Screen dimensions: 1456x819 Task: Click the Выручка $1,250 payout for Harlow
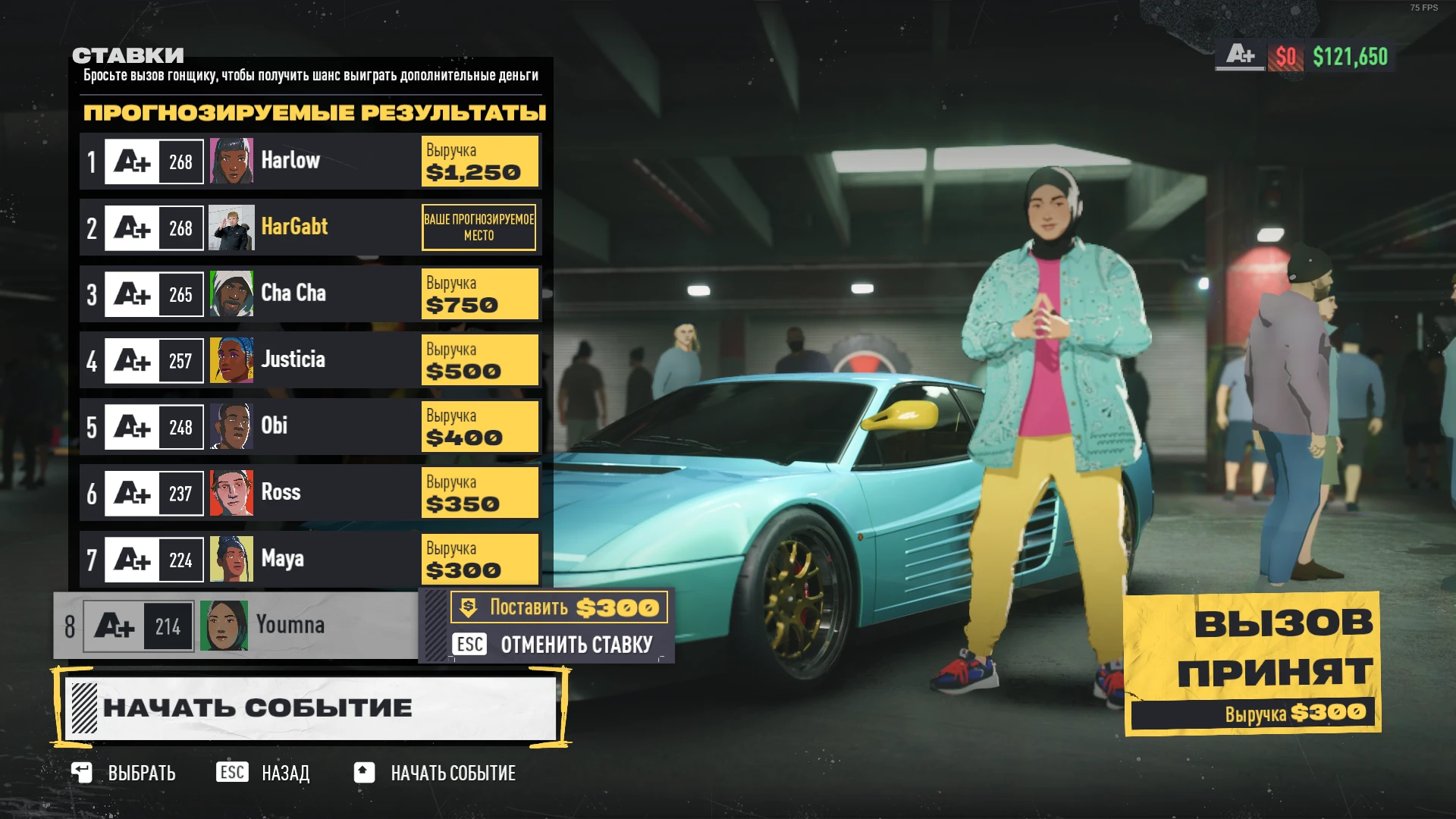click(x=479, y=161)
